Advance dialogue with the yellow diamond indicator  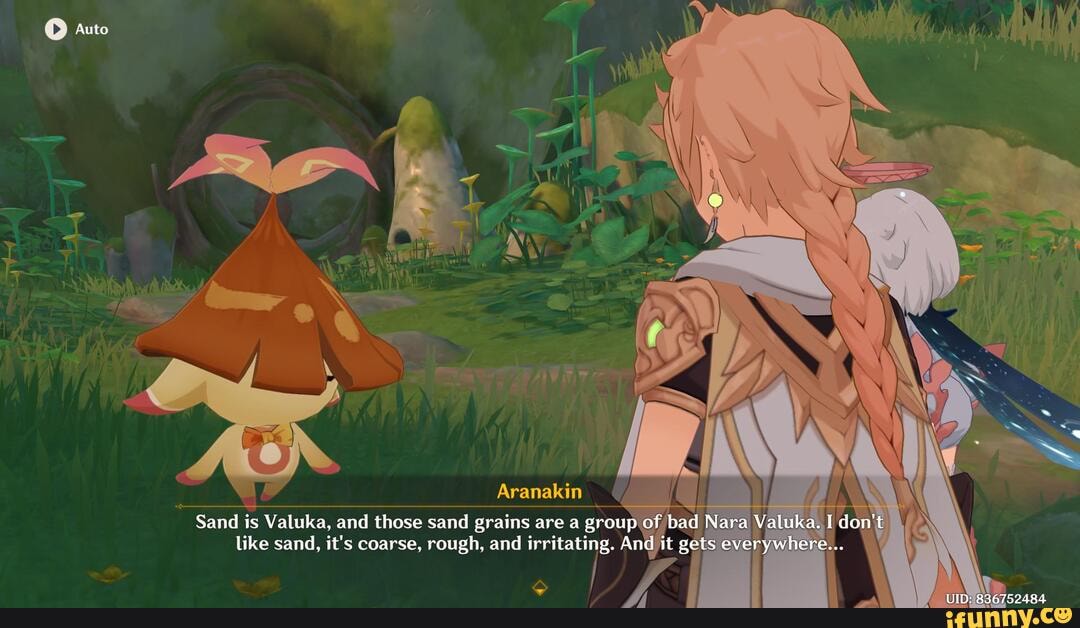pyautogui.click(x=540, y=587)
